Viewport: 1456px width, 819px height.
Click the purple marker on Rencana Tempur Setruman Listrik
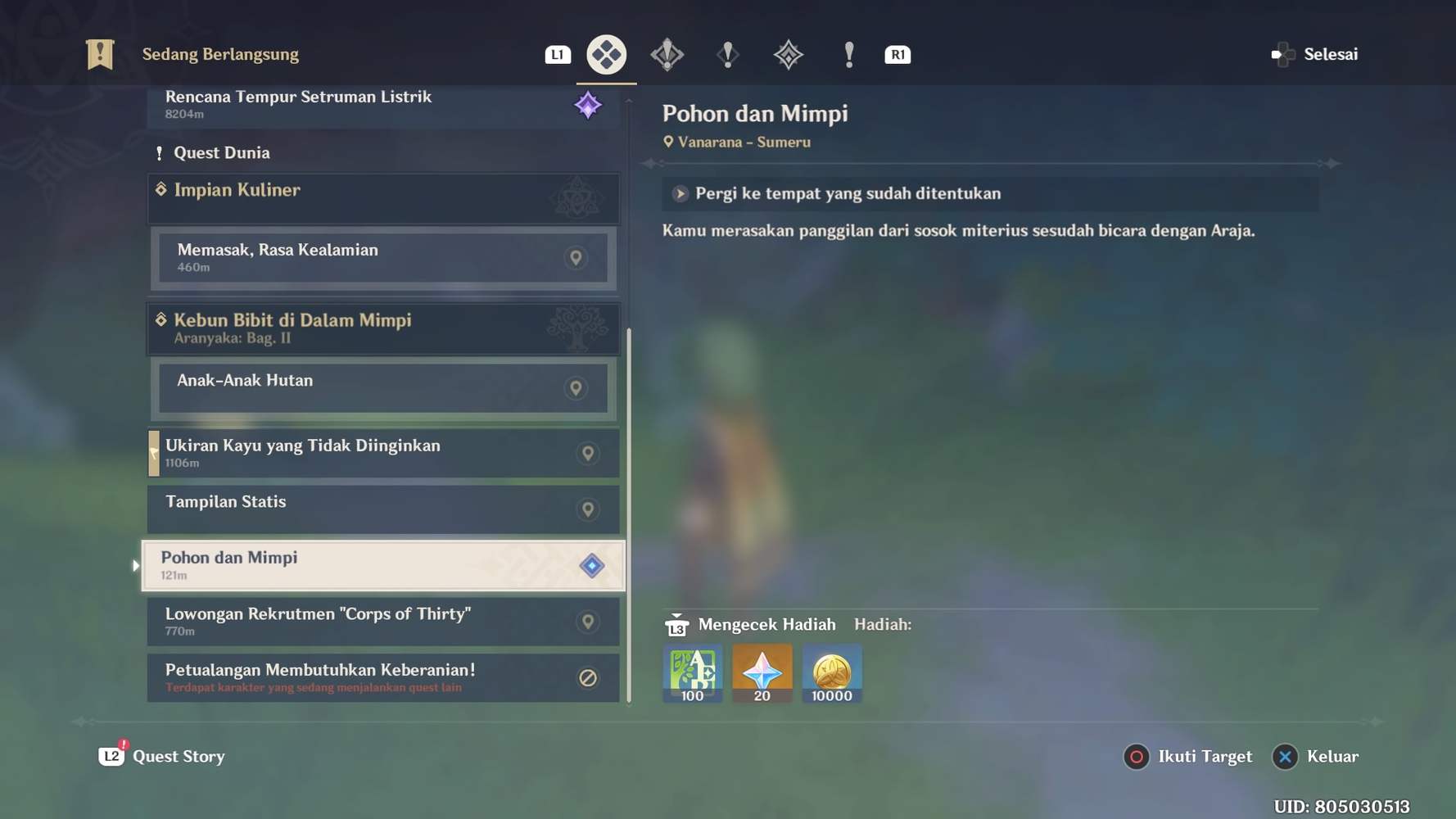point(587,104)
